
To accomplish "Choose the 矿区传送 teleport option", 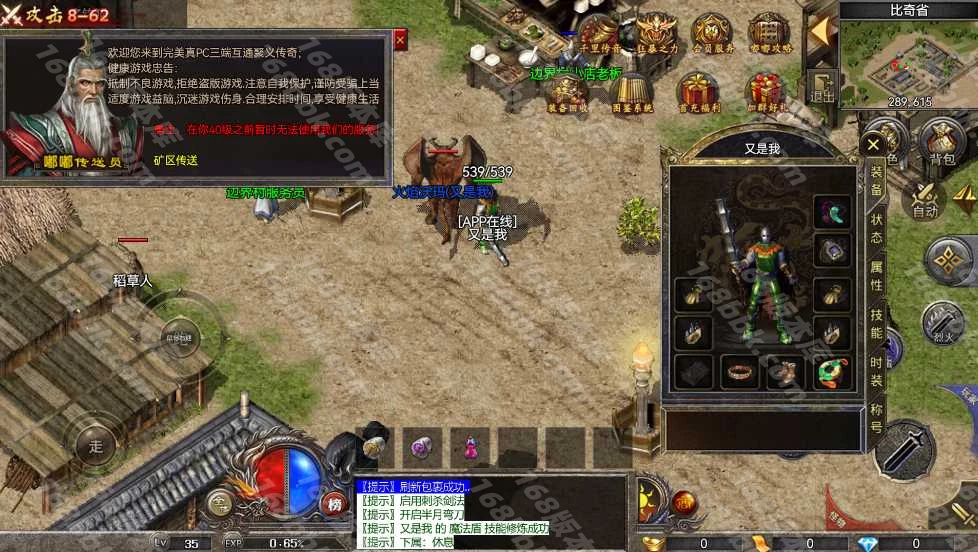I will (175, 160).
